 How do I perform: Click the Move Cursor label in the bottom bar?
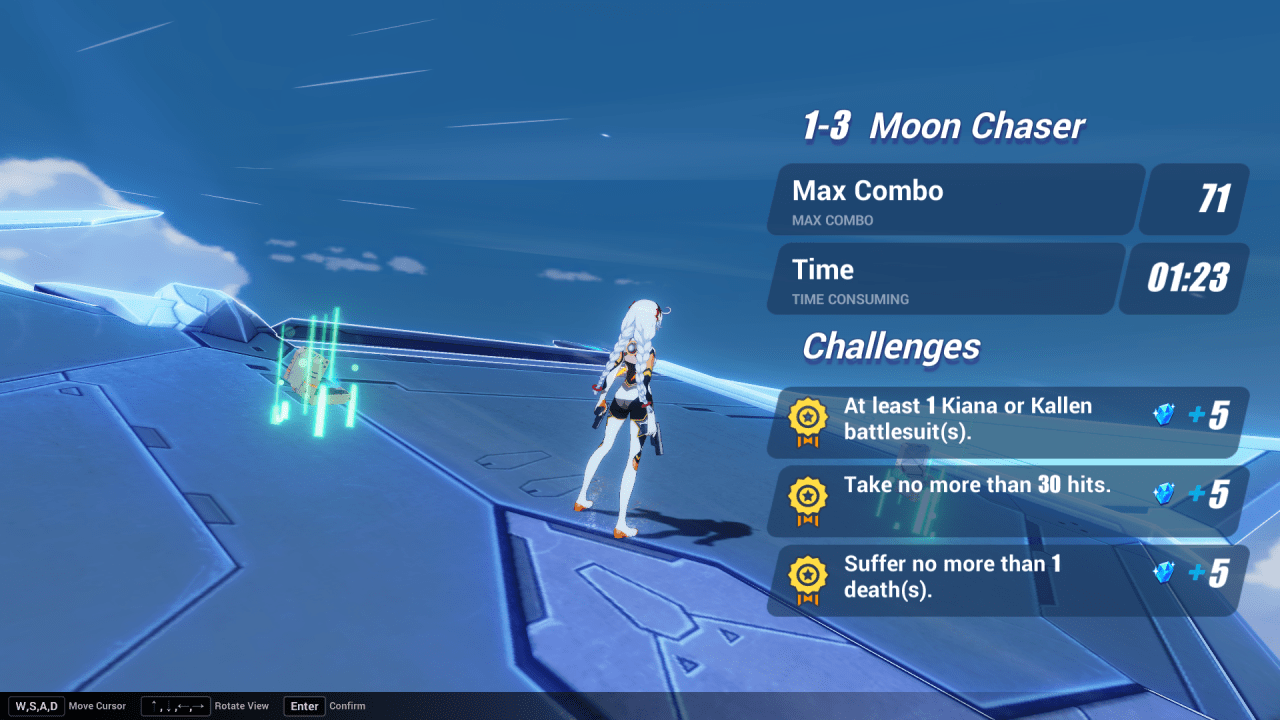click(97, 706)
